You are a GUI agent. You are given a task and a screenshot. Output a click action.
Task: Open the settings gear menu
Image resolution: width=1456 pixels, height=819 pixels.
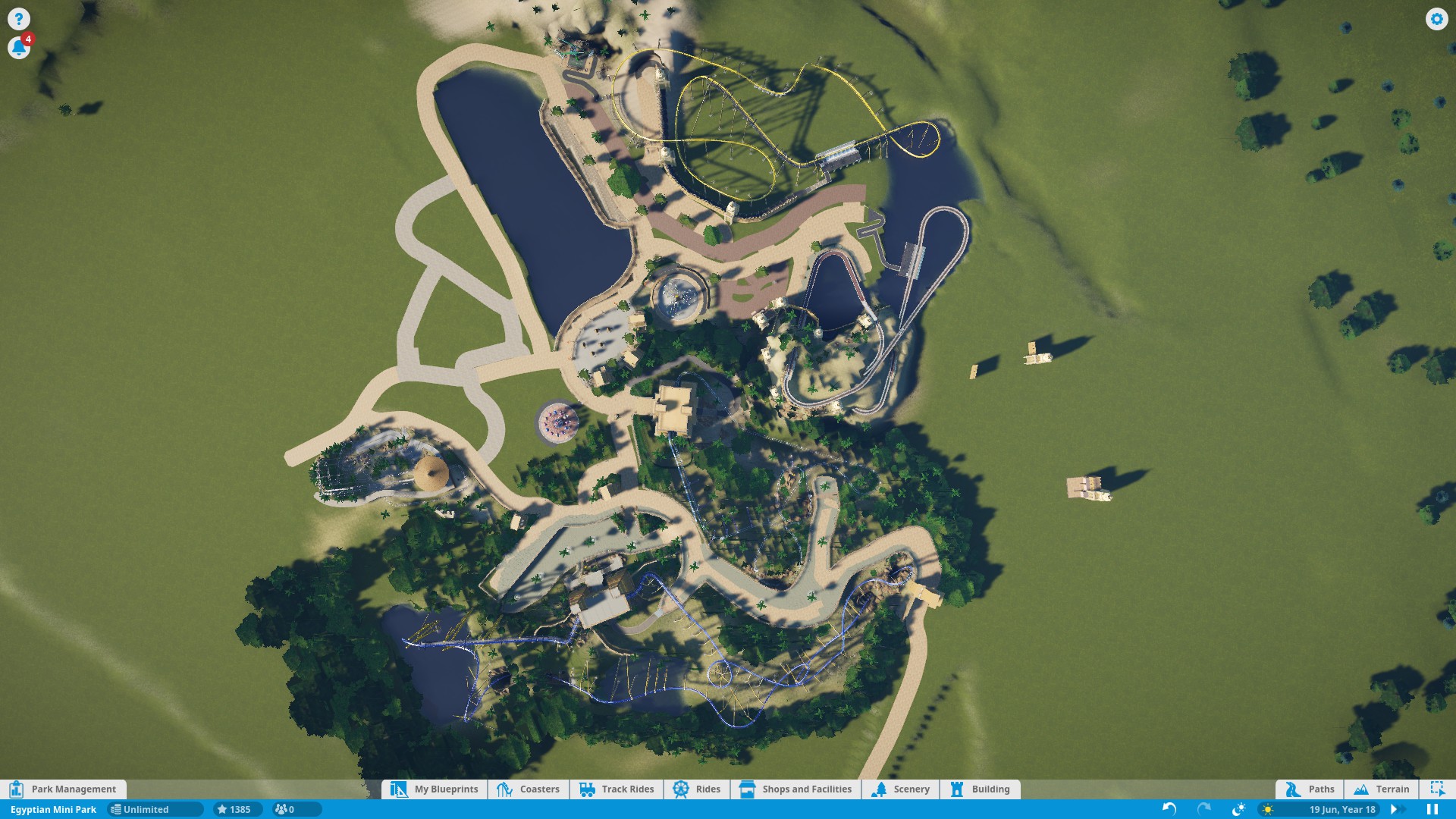pyautogui.click(x=1436, y=19)
